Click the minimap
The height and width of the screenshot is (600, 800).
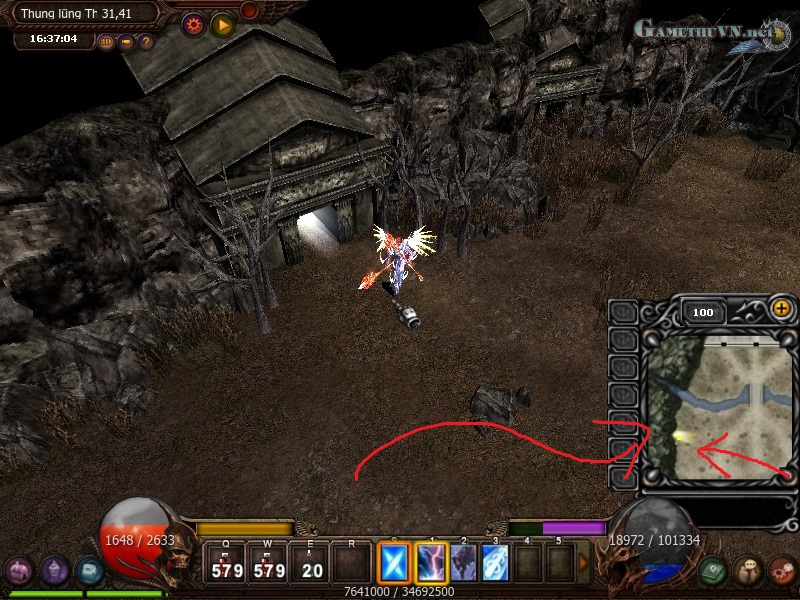(x=719, y=405)
